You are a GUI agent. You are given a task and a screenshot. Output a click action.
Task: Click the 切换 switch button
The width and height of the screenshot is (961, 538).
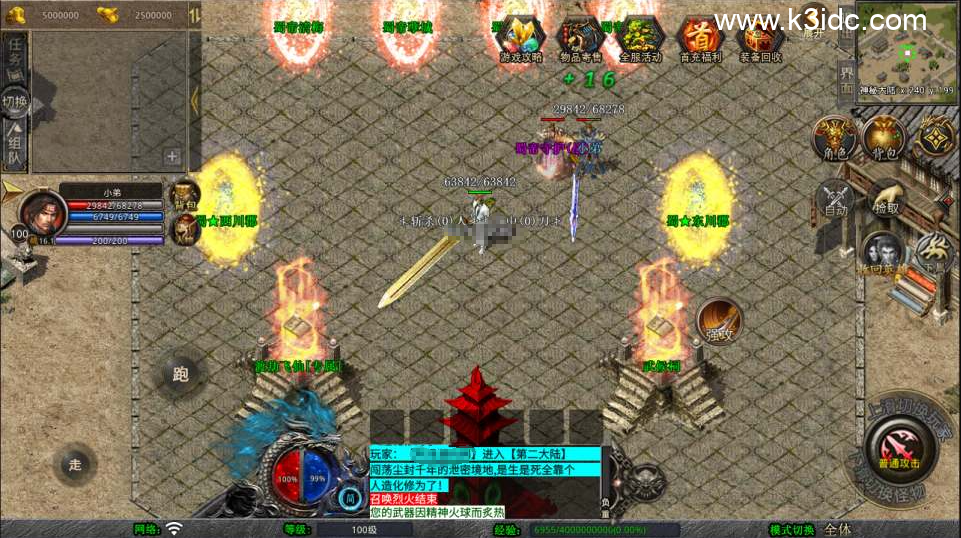[15, 101]
